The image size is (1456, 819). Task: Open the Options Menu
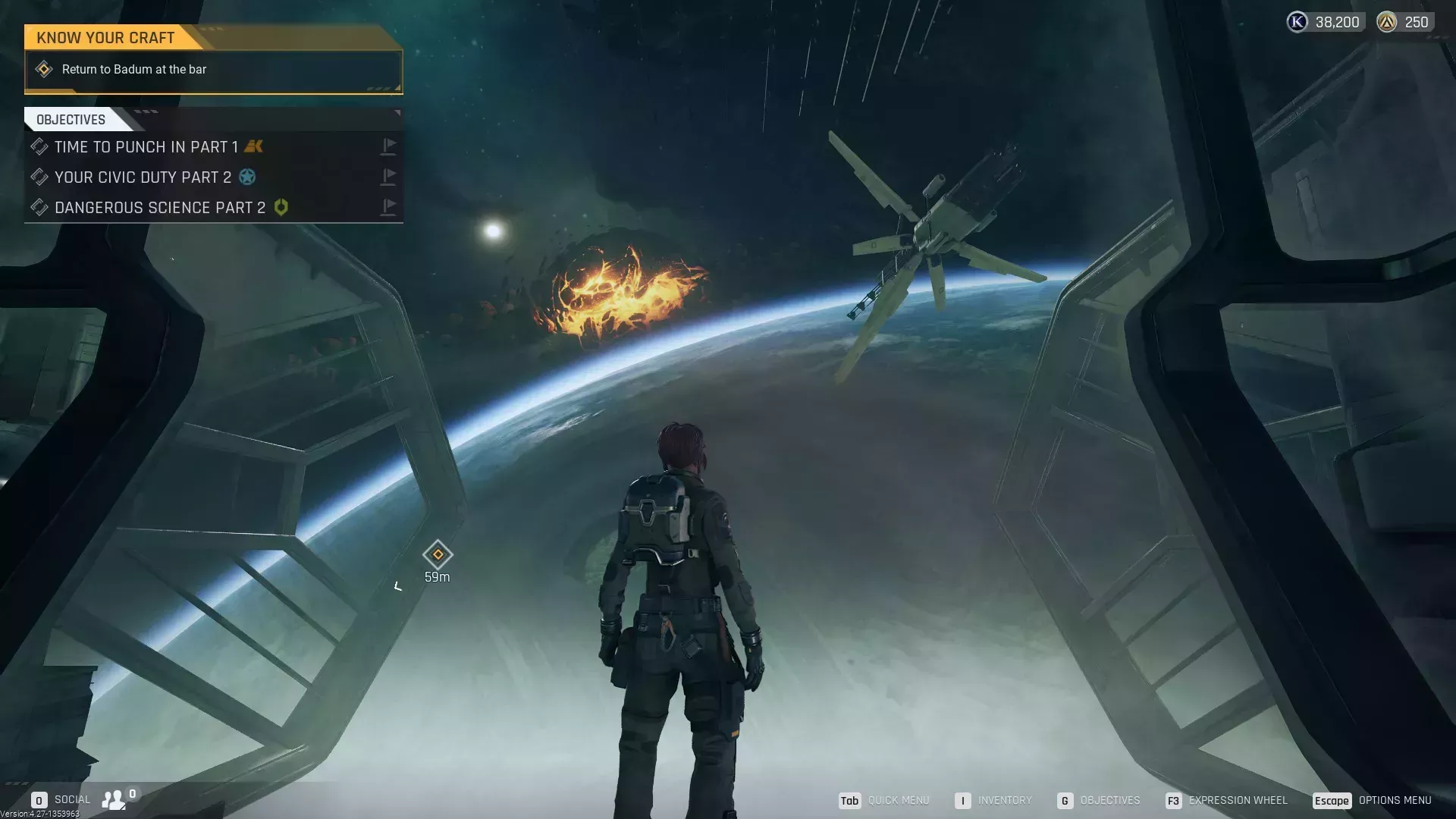tap(1373, 801)
